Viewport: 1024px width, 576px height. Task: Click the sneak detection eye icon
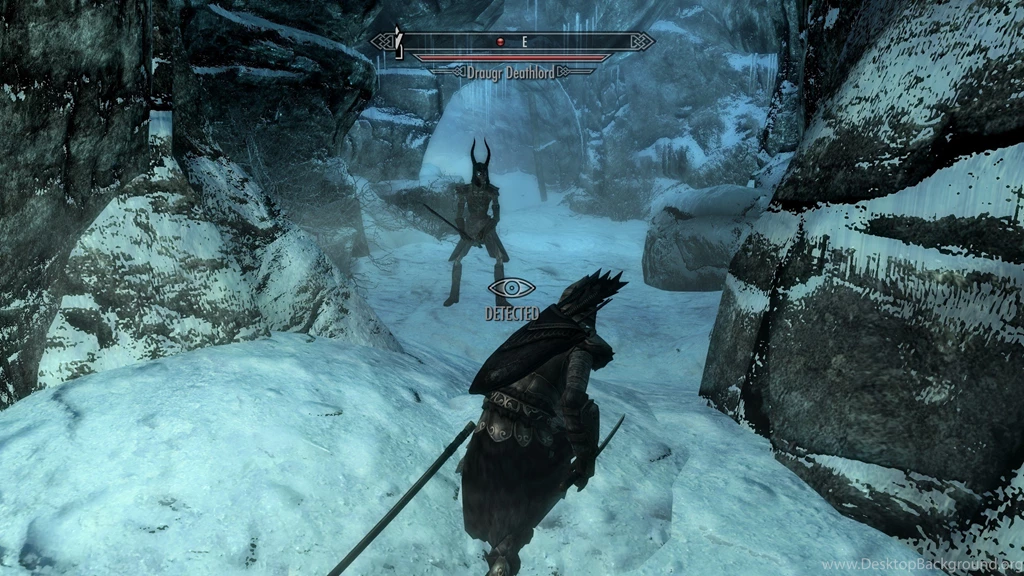pos(512,289)
